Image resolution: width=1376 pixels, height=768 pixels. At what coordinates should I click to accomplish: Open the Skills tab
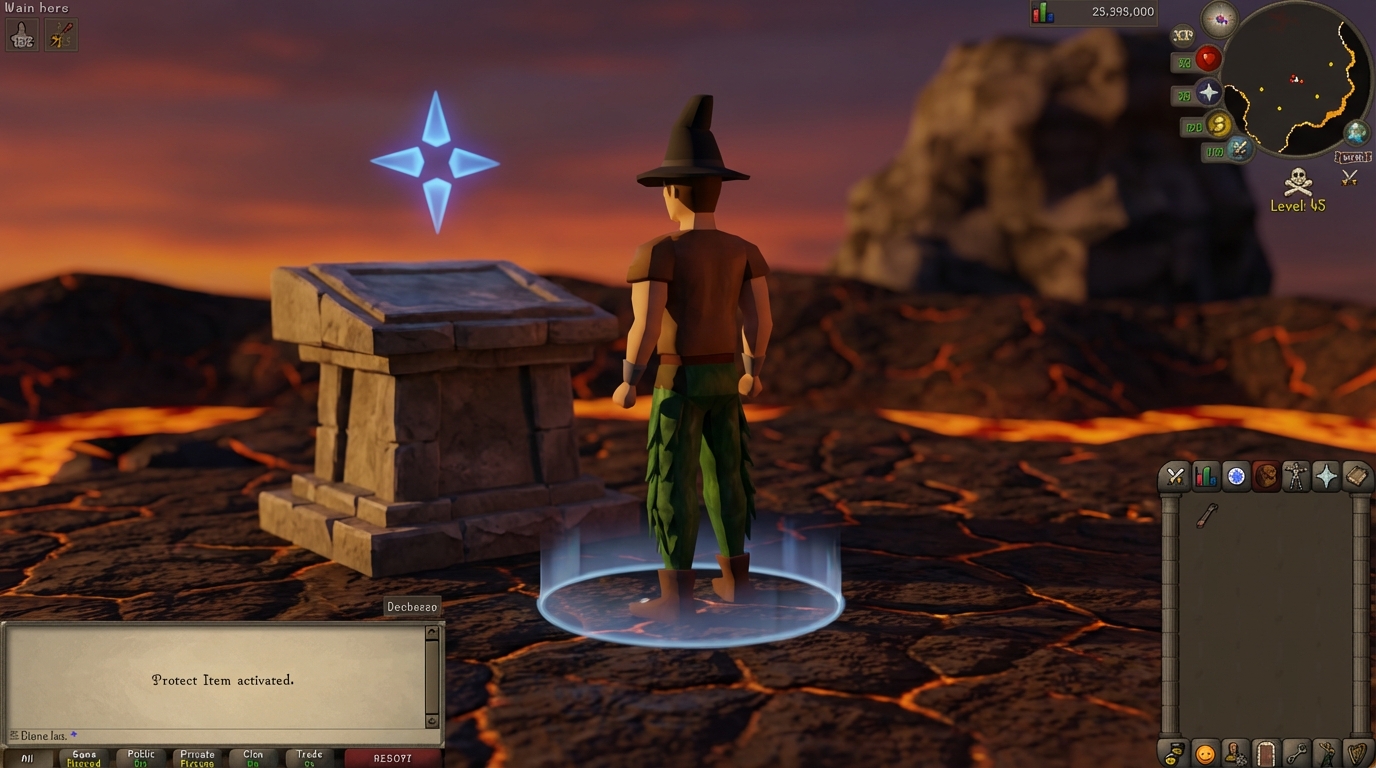click(1204, 477)
